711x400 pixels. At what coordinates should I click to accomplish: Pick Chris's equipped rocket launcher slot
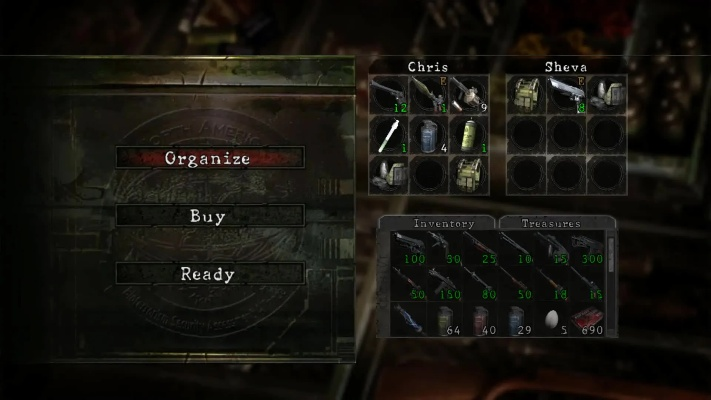pos(428,94)
